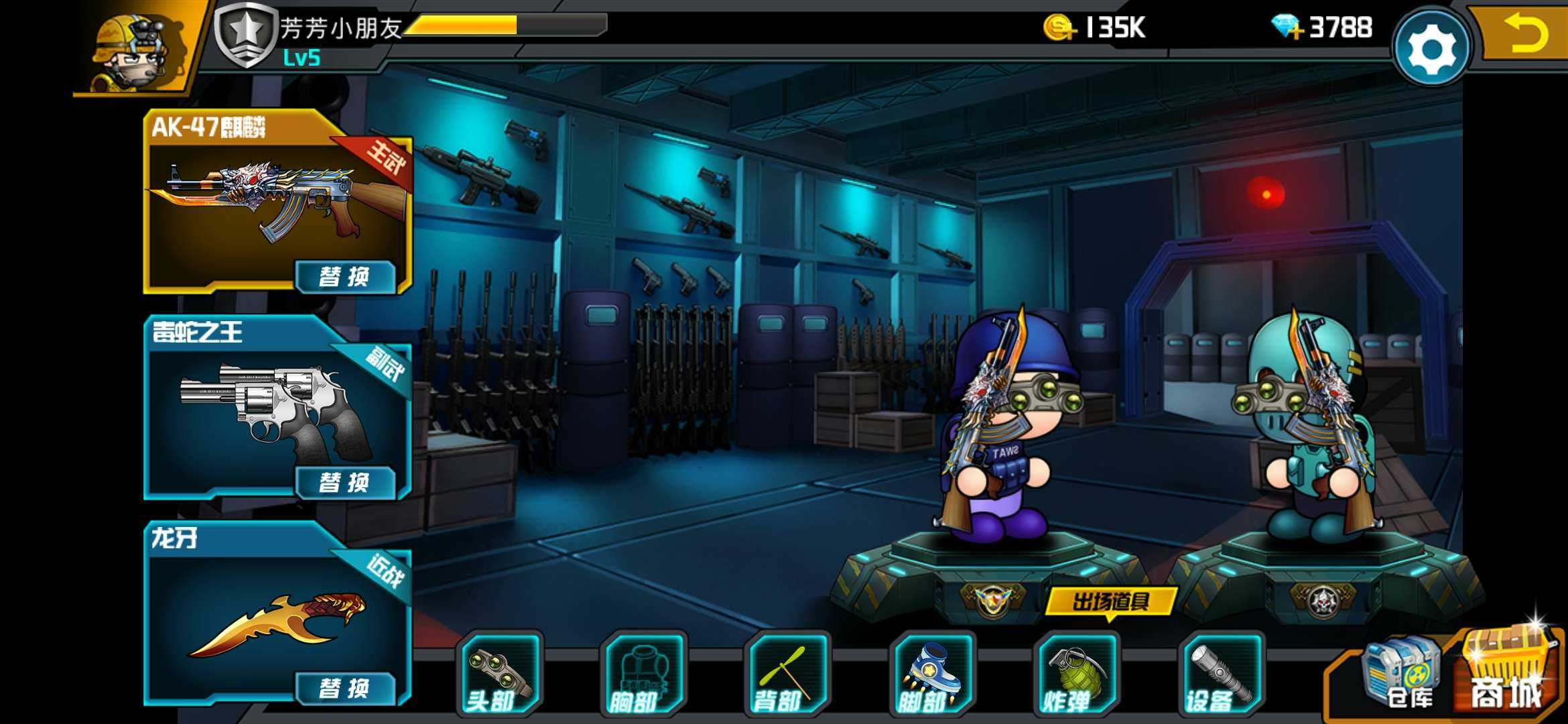This screenshot has width=1568, height=724.
Task: Select the 设备 flashlight equipment slot
Action: 1220,675
